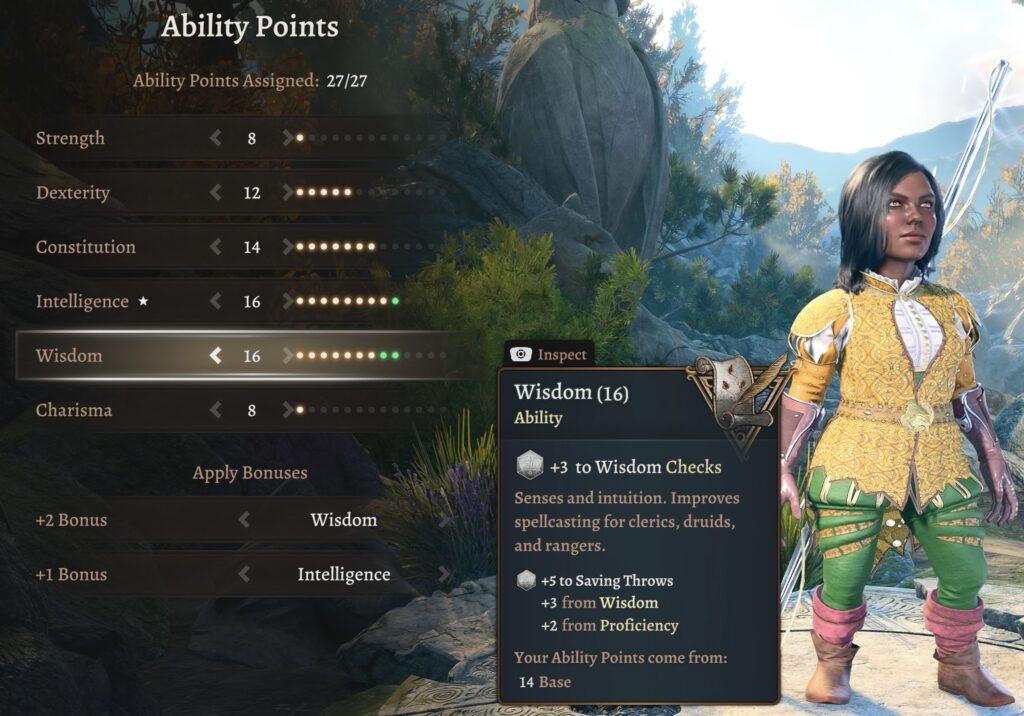This screenshot has width=1024, height=716.
Task: Cycle the +2 Bonus to next ability
Action: (444, 520)
